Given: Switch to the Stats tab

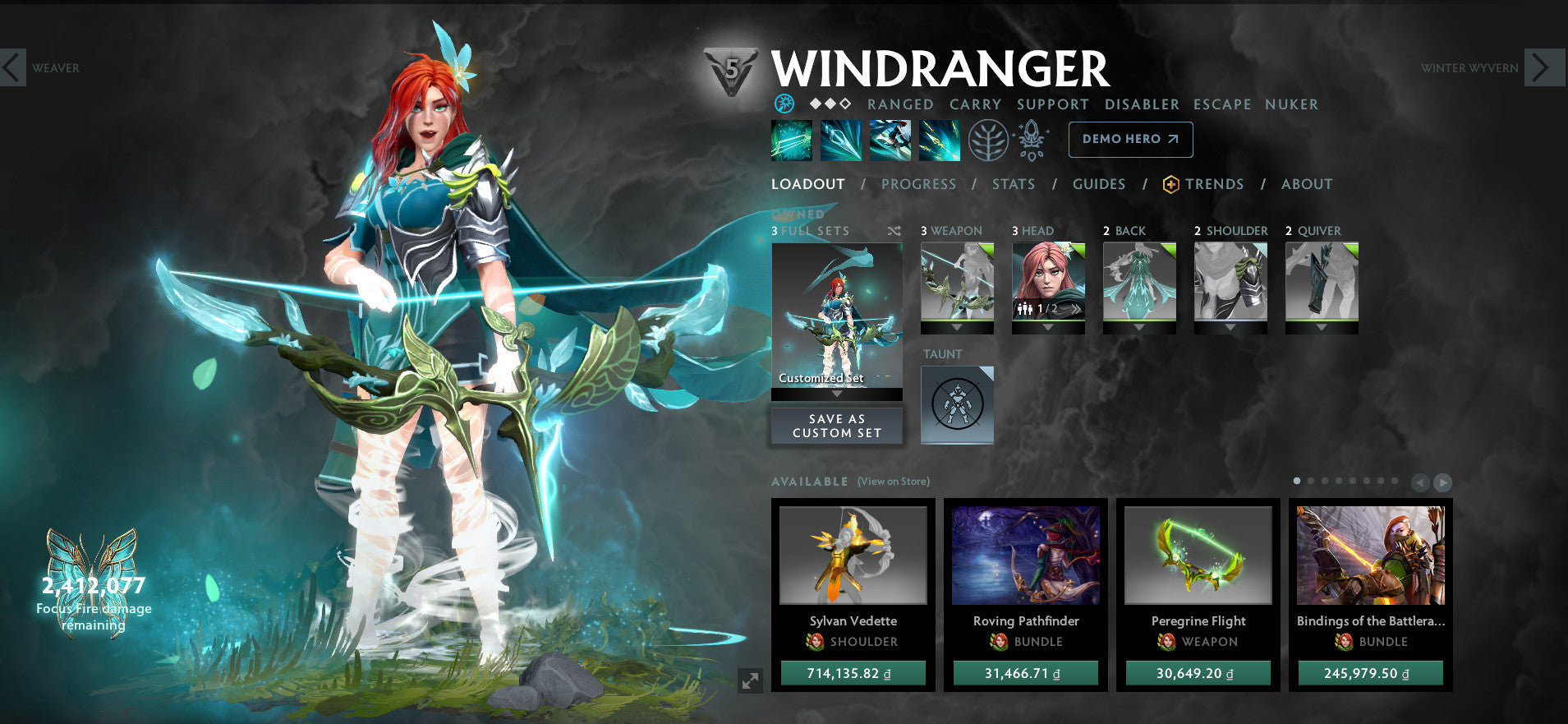Looking at the screenshot, I should (x=1013, y=184).
